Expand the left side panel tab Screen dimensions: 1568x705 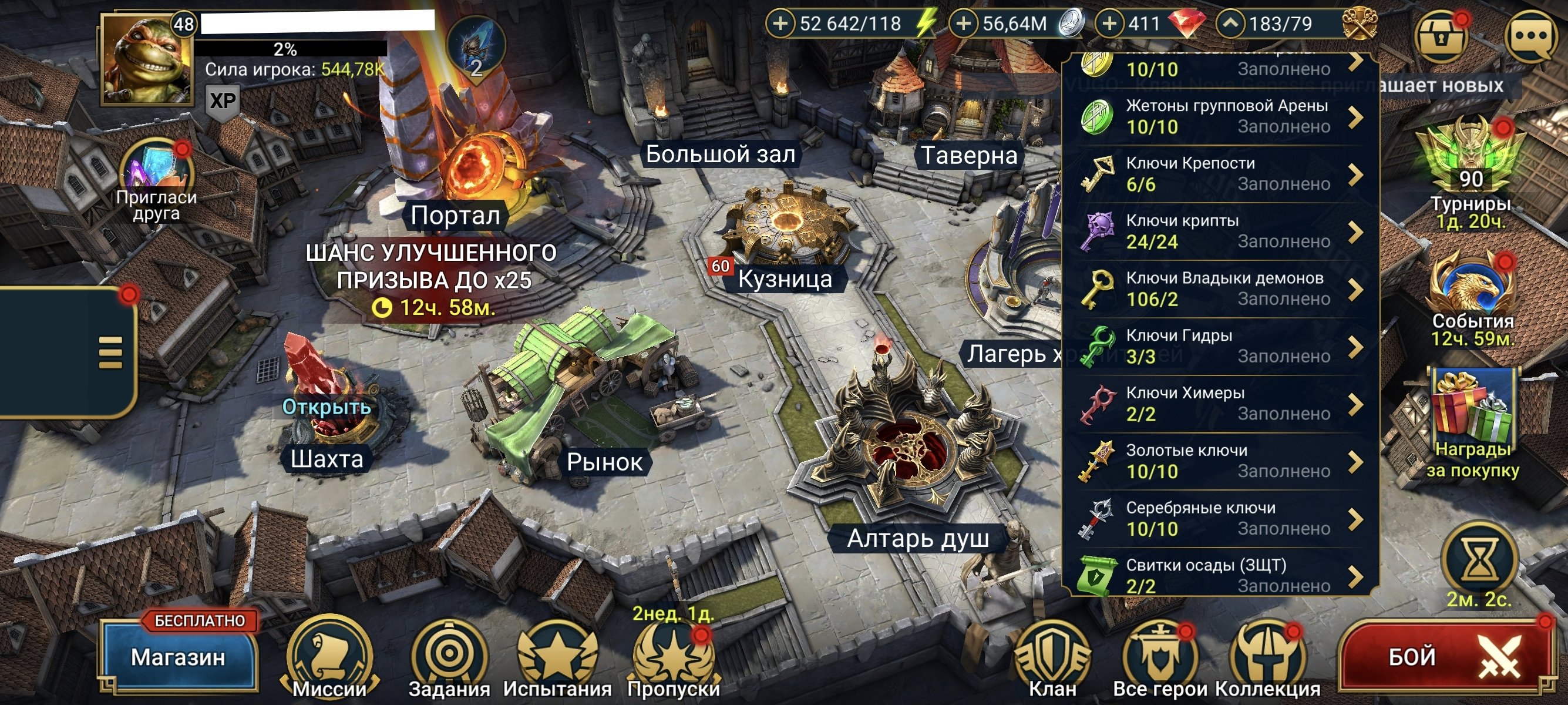point(111,353)
